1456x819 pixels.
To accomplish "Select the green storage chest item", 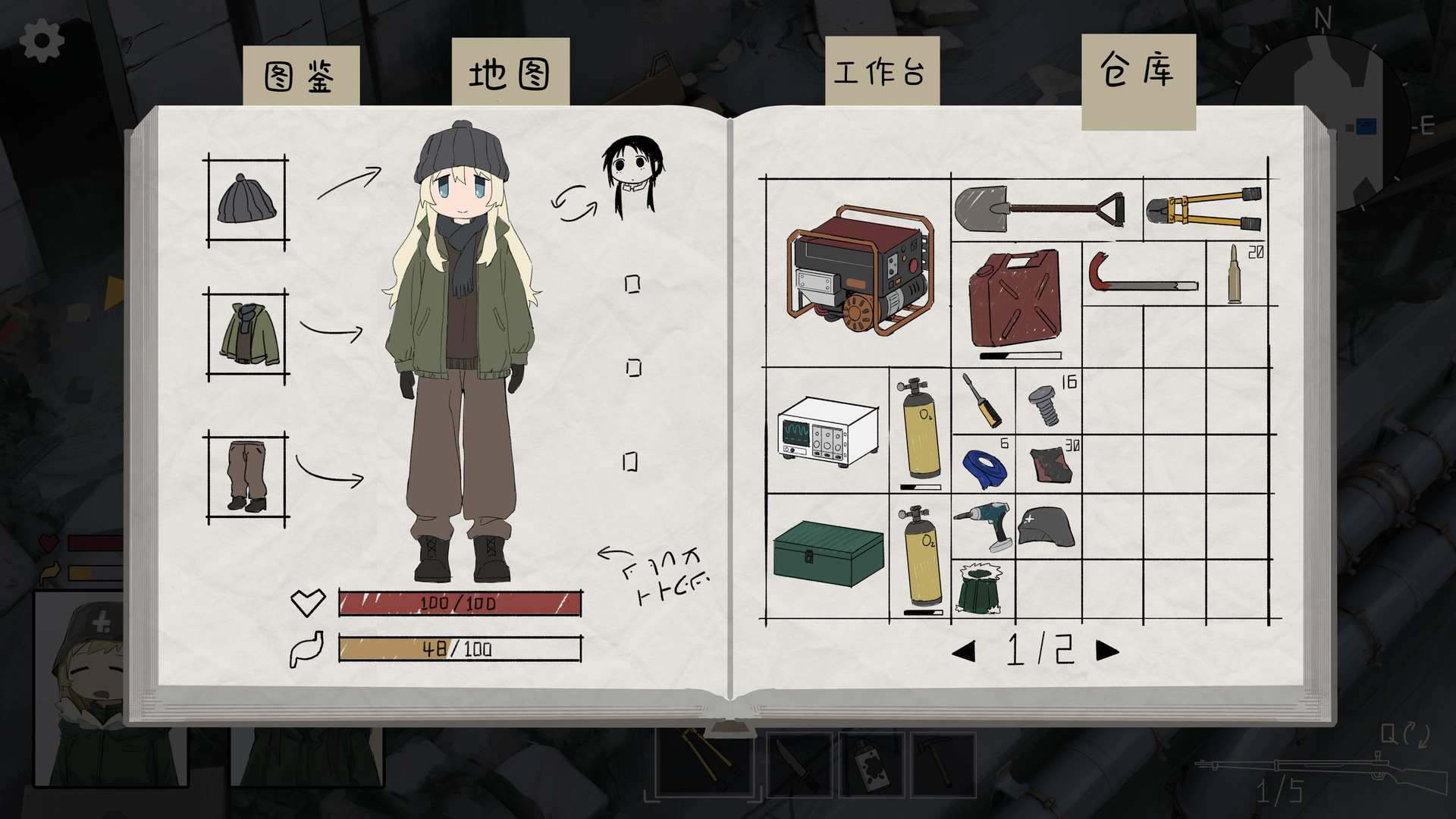I will coord(828,553).
